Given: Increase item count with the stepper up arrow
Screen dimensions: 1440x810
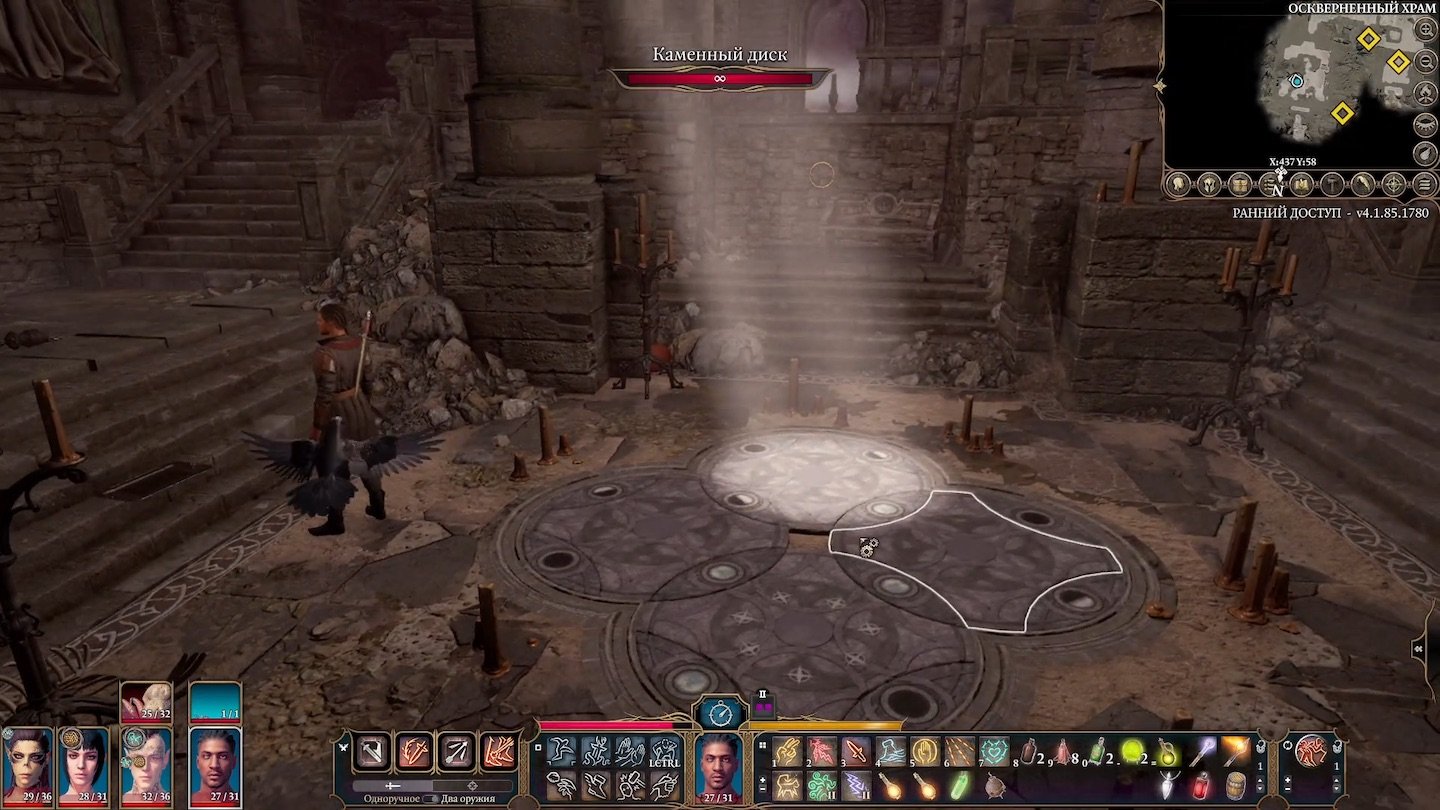Looking at the screenshot, I should pos(1260,779).
